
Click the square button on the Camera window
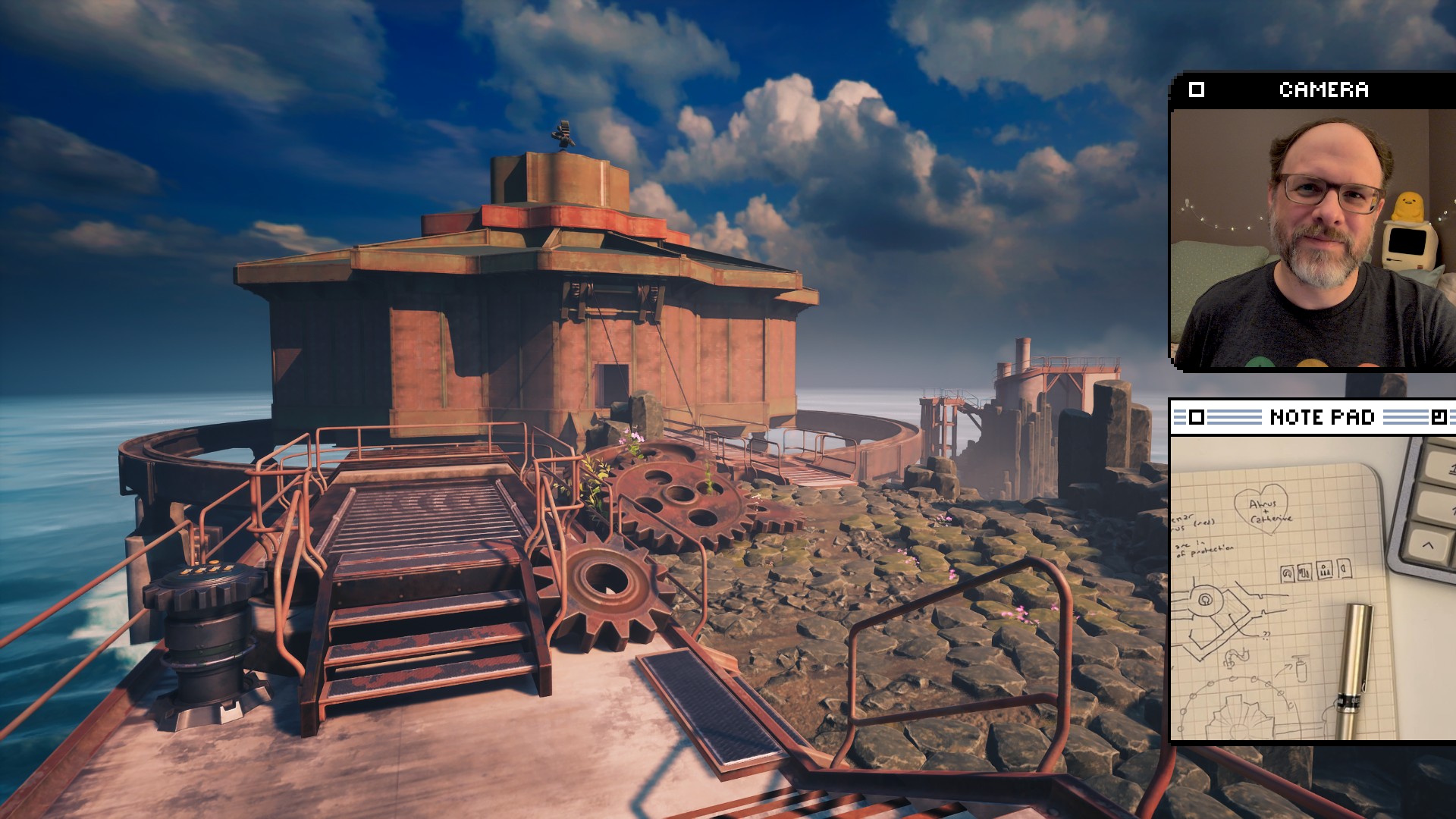click(1197, 89)
